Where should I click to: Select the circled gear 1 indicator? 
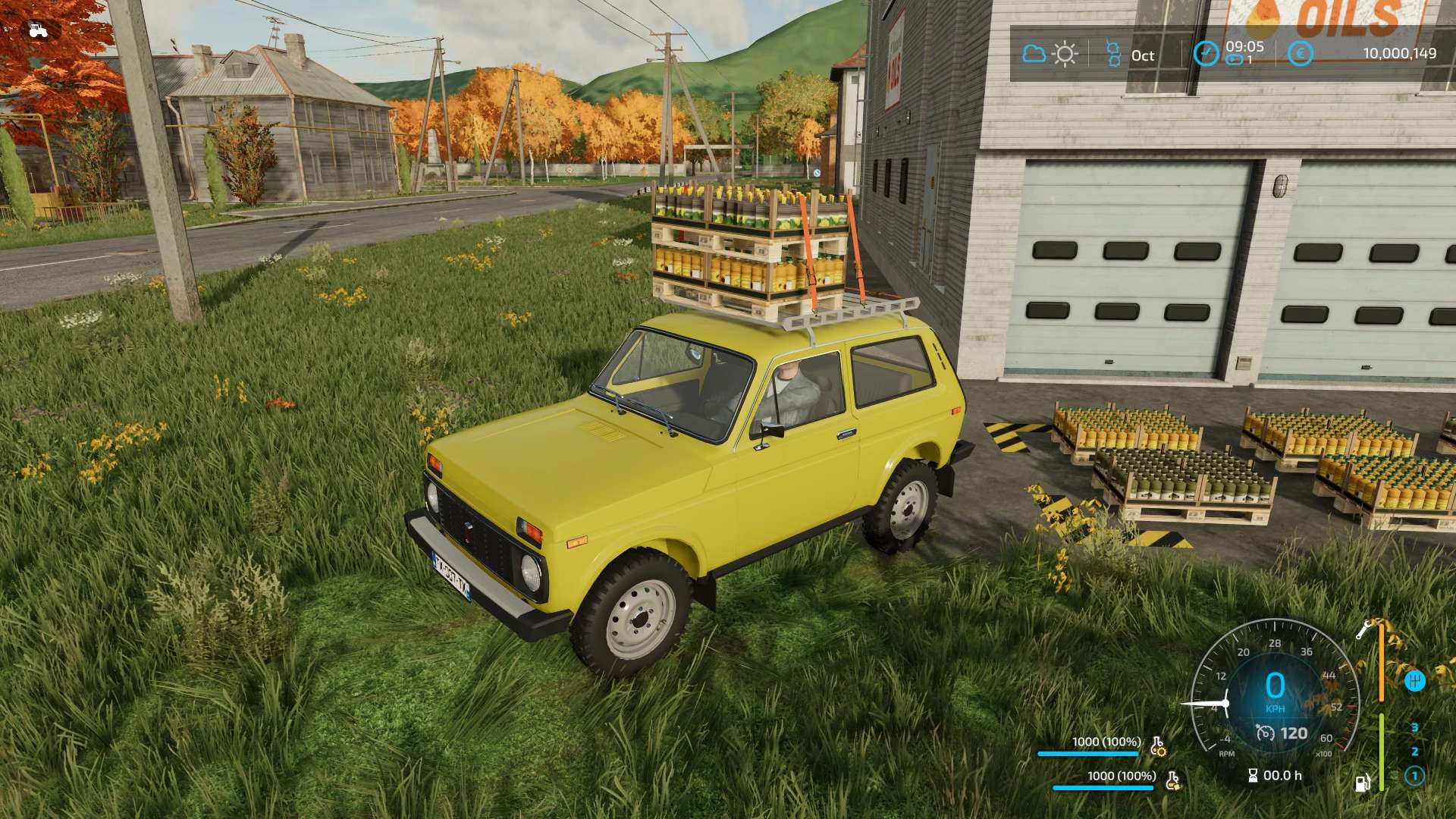(x=1414, y=776)
